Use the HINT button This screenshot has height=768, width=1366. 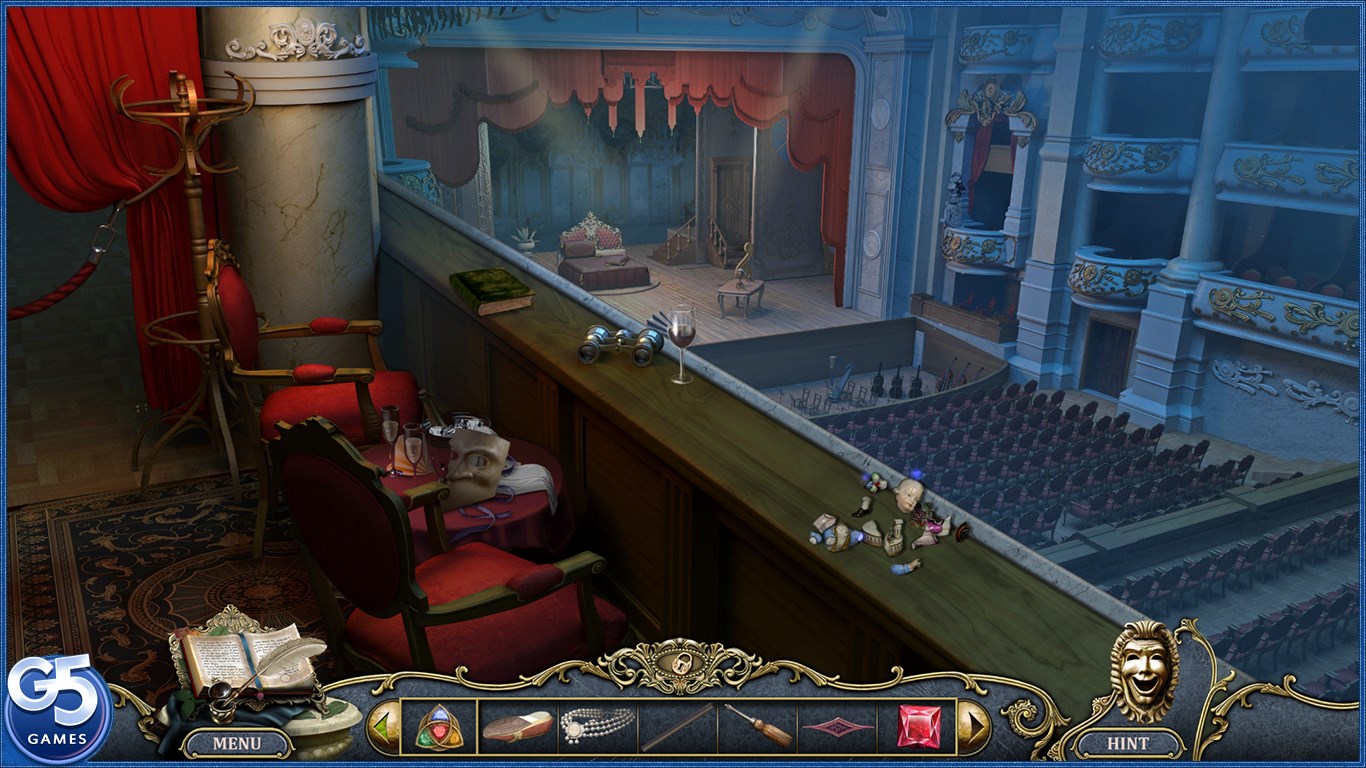click(1127, 743)
